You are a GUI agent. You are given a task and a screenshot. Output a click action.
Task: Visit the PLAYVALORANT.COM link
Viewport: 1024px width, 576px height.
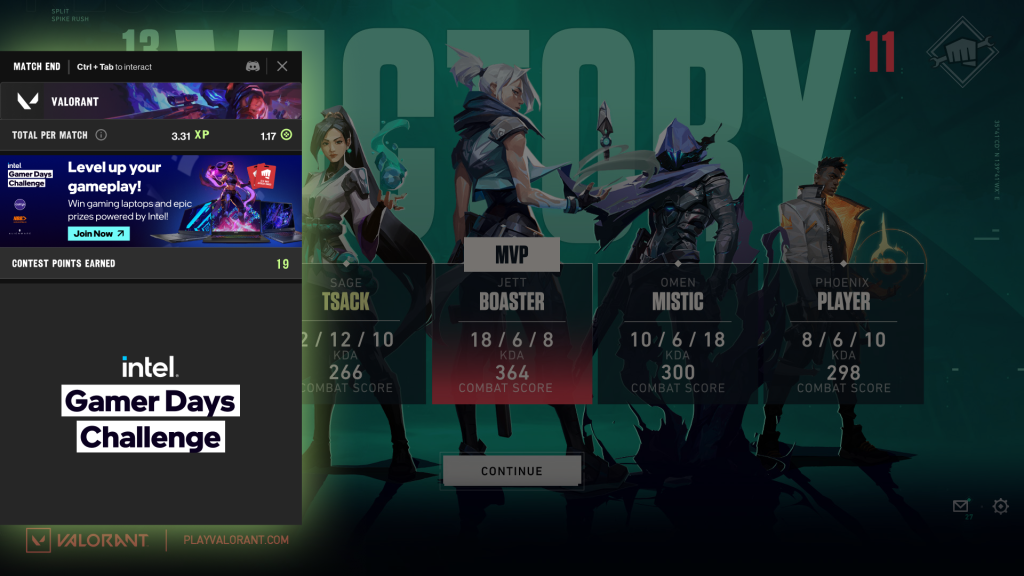pyautogui.click(x=236, y=540)
